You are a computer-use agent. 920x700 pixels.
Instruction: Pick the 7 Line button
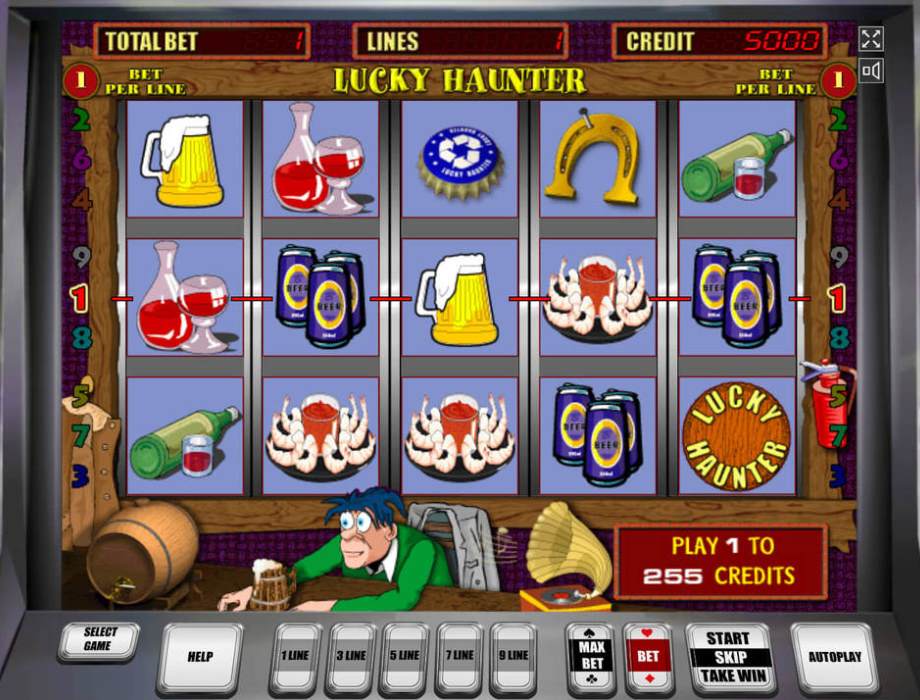tap(459, 656)
